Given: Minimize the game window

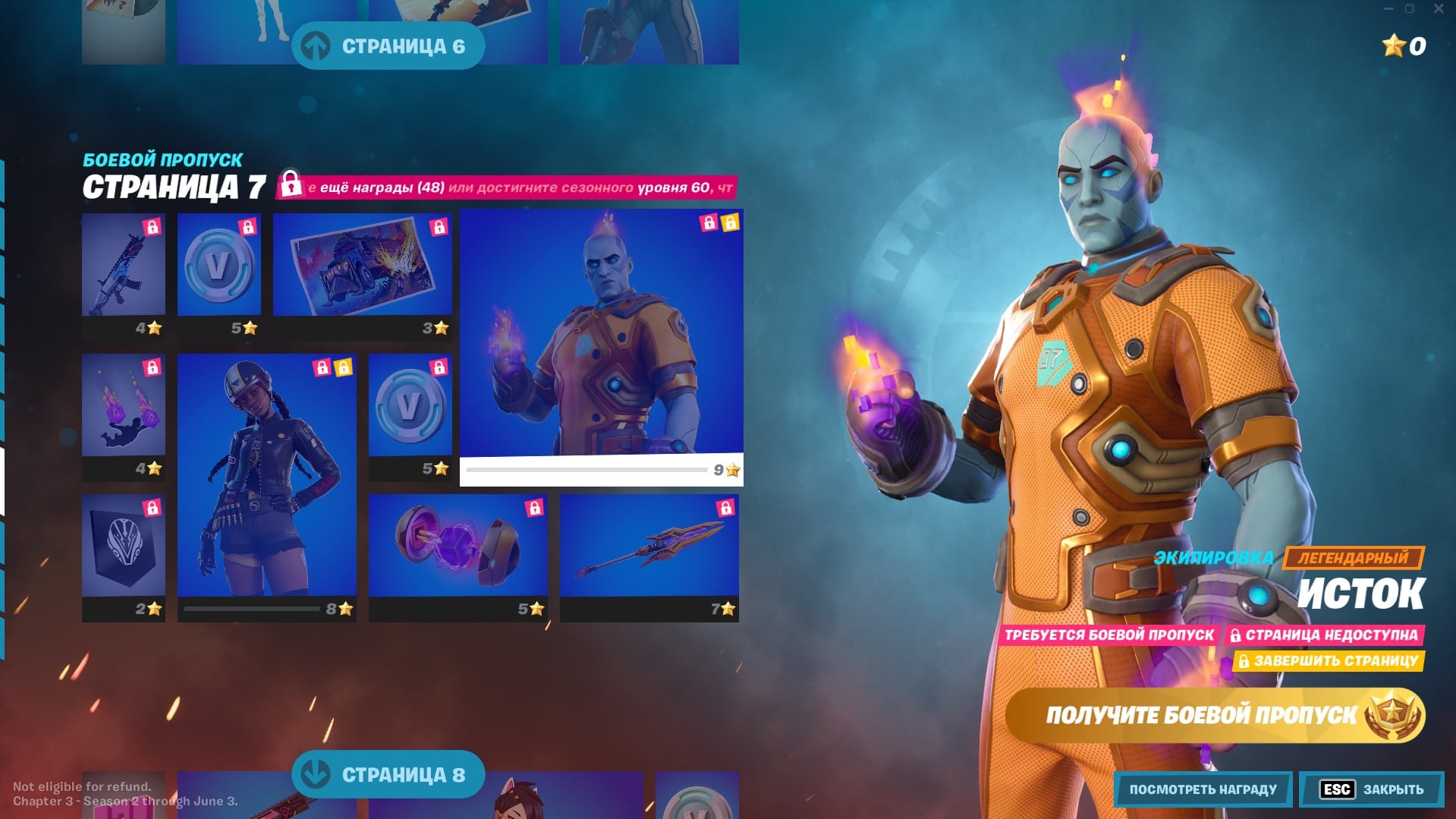Looking at the screenshot, I should point(1388,9).
